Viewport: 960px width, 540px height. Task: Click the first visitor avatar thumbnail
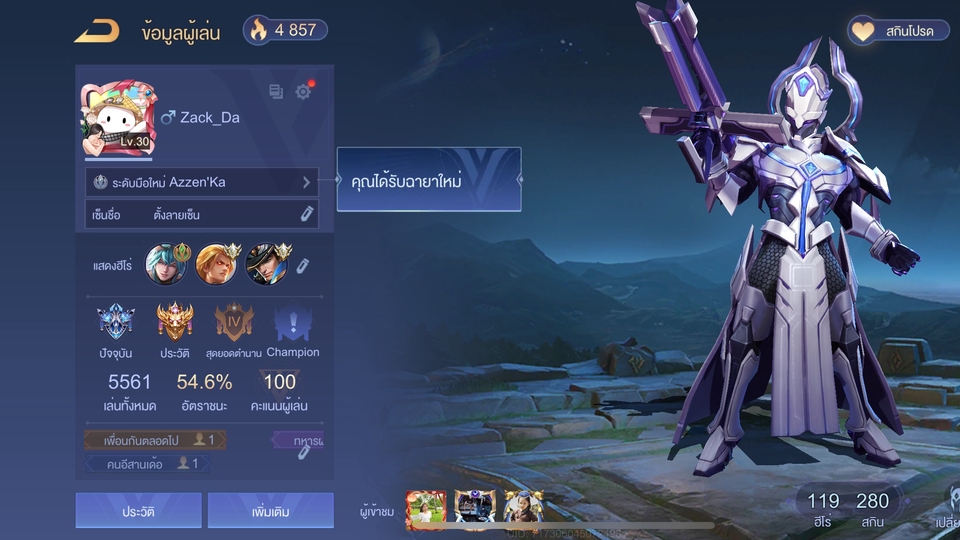(425, 509)
